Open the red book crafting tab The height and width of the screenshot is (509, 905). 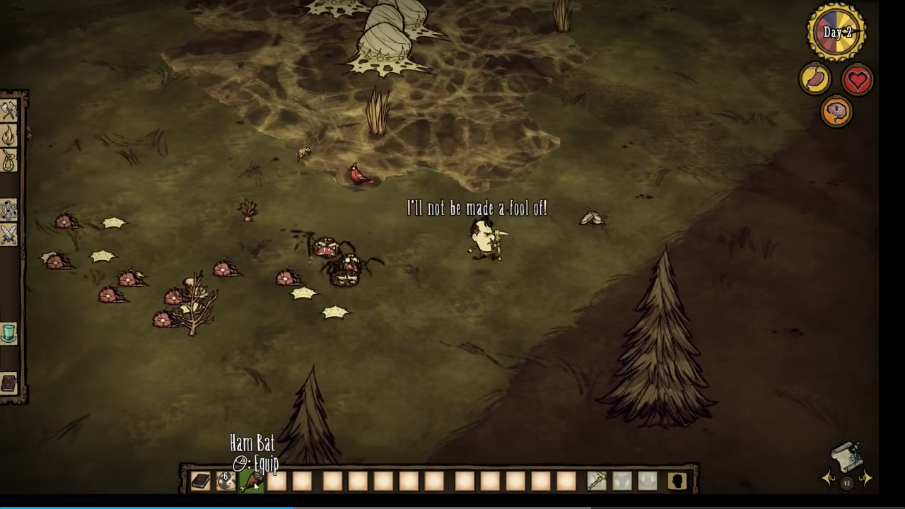pos(9,384)
